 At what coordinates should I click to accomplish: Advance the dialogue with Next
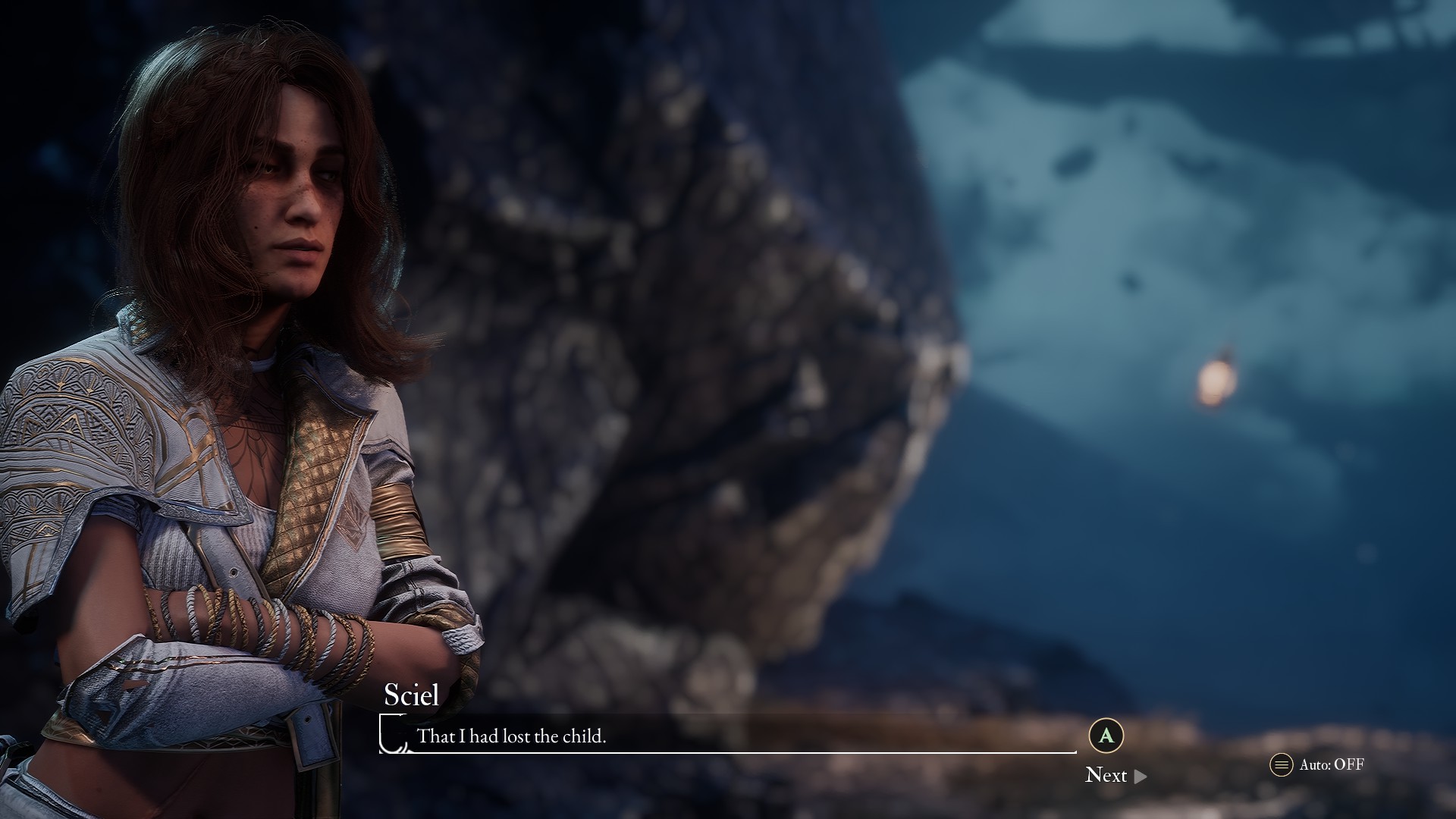point(1115,775)
